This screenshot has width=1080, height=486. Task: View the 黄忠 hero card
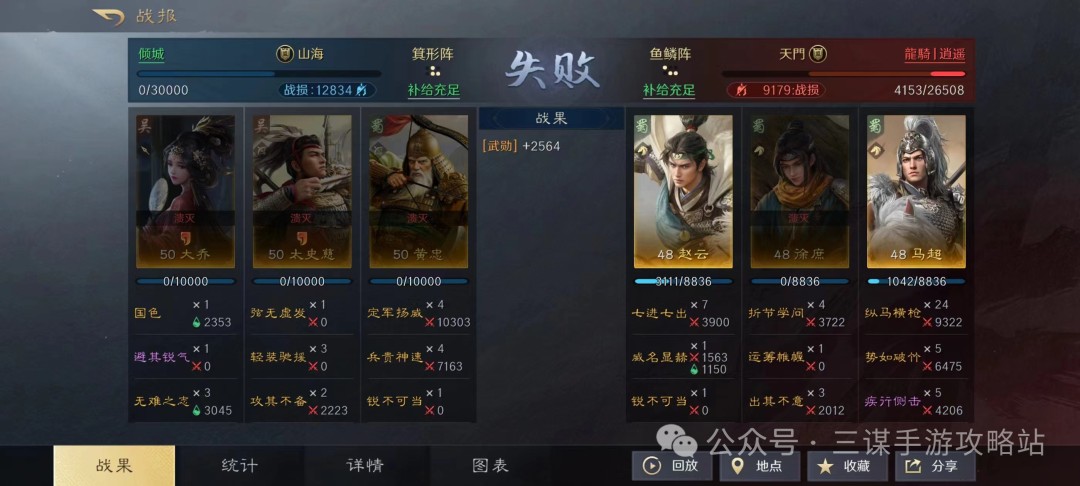tap(418, 191)
